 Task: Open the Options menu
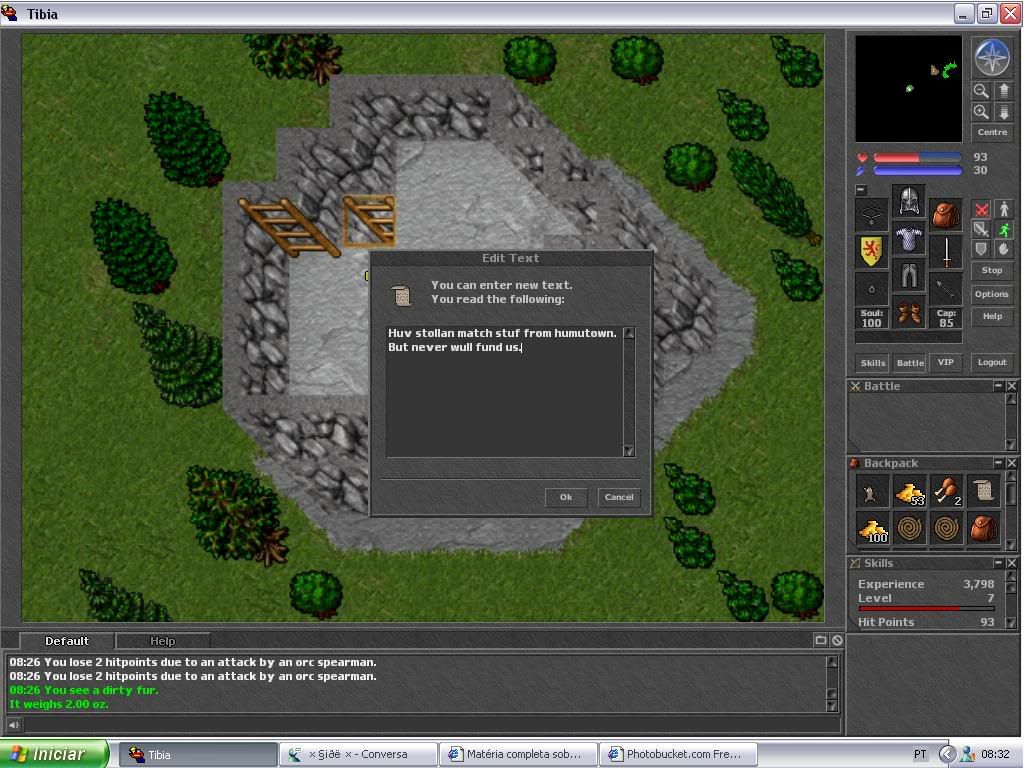(991, 294)
